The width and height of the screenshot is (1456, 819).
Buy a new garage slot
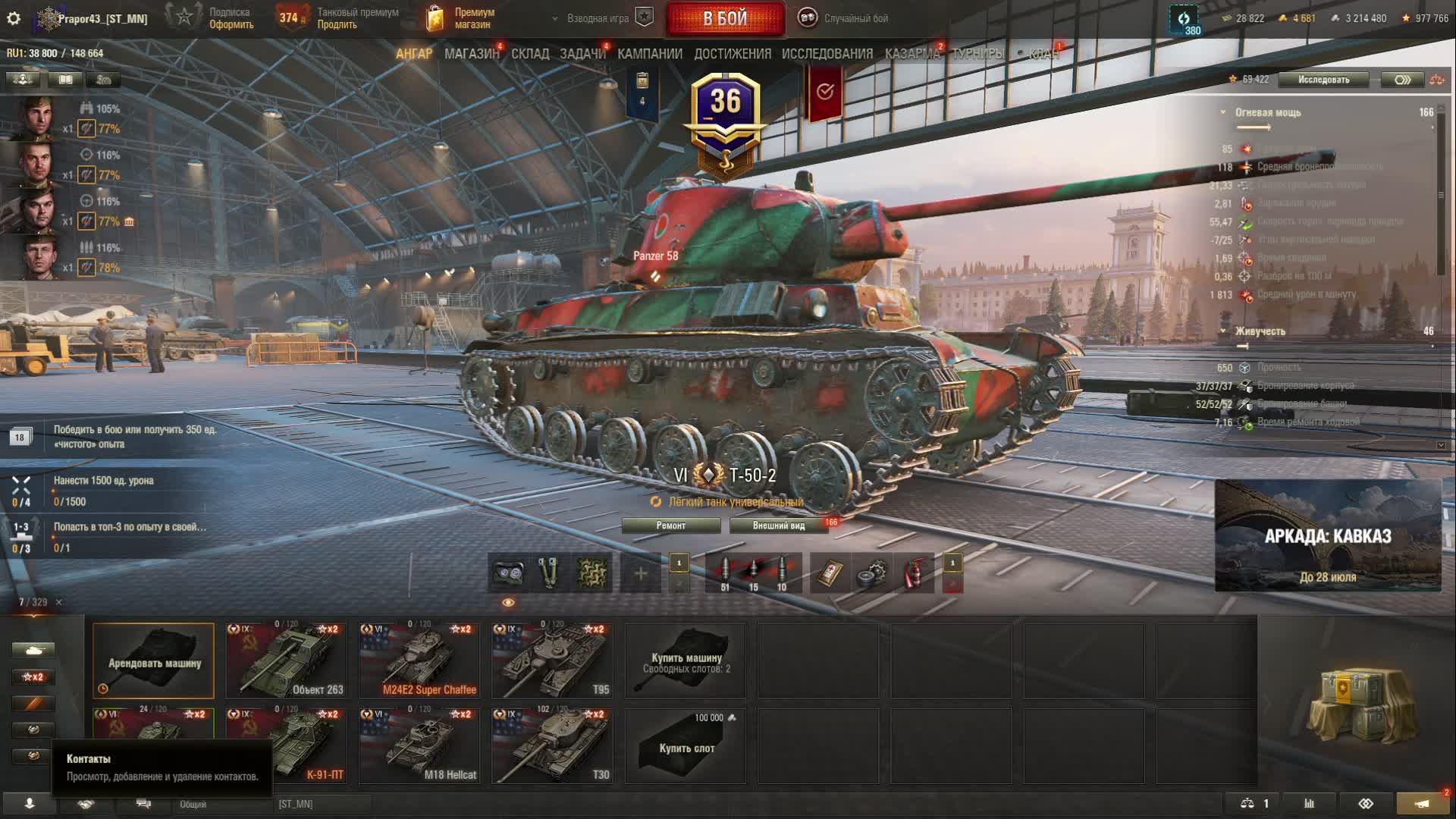[686, 745]
